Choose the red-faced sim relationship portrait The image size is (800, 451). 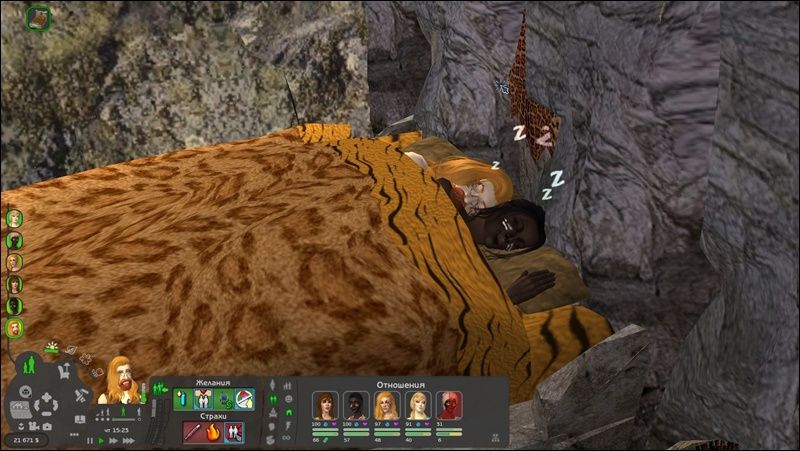pyautogui.click(x=449, y=404)
